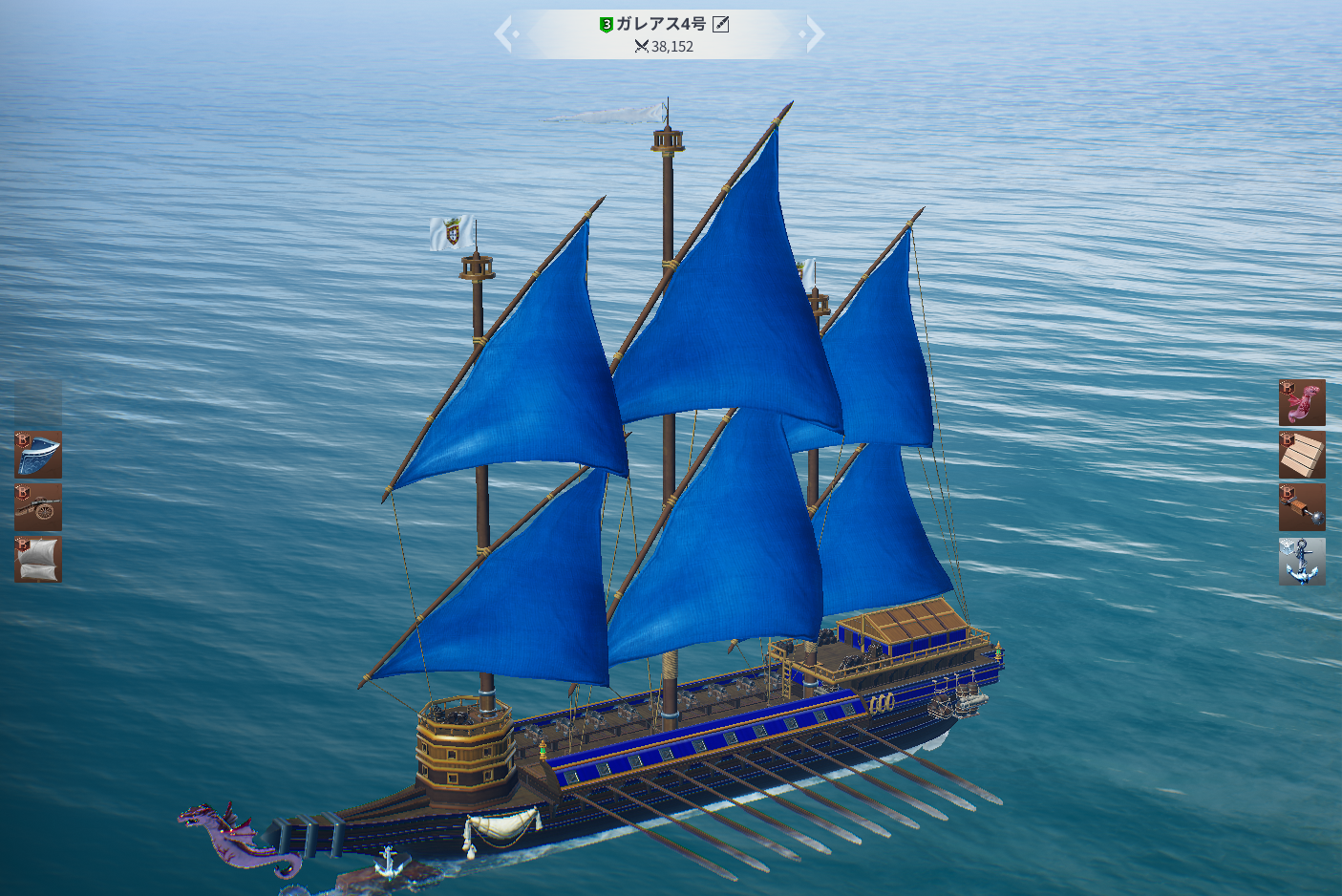Open the cannon equipment slot
The image size is (1342, 896).
[38, 506]
